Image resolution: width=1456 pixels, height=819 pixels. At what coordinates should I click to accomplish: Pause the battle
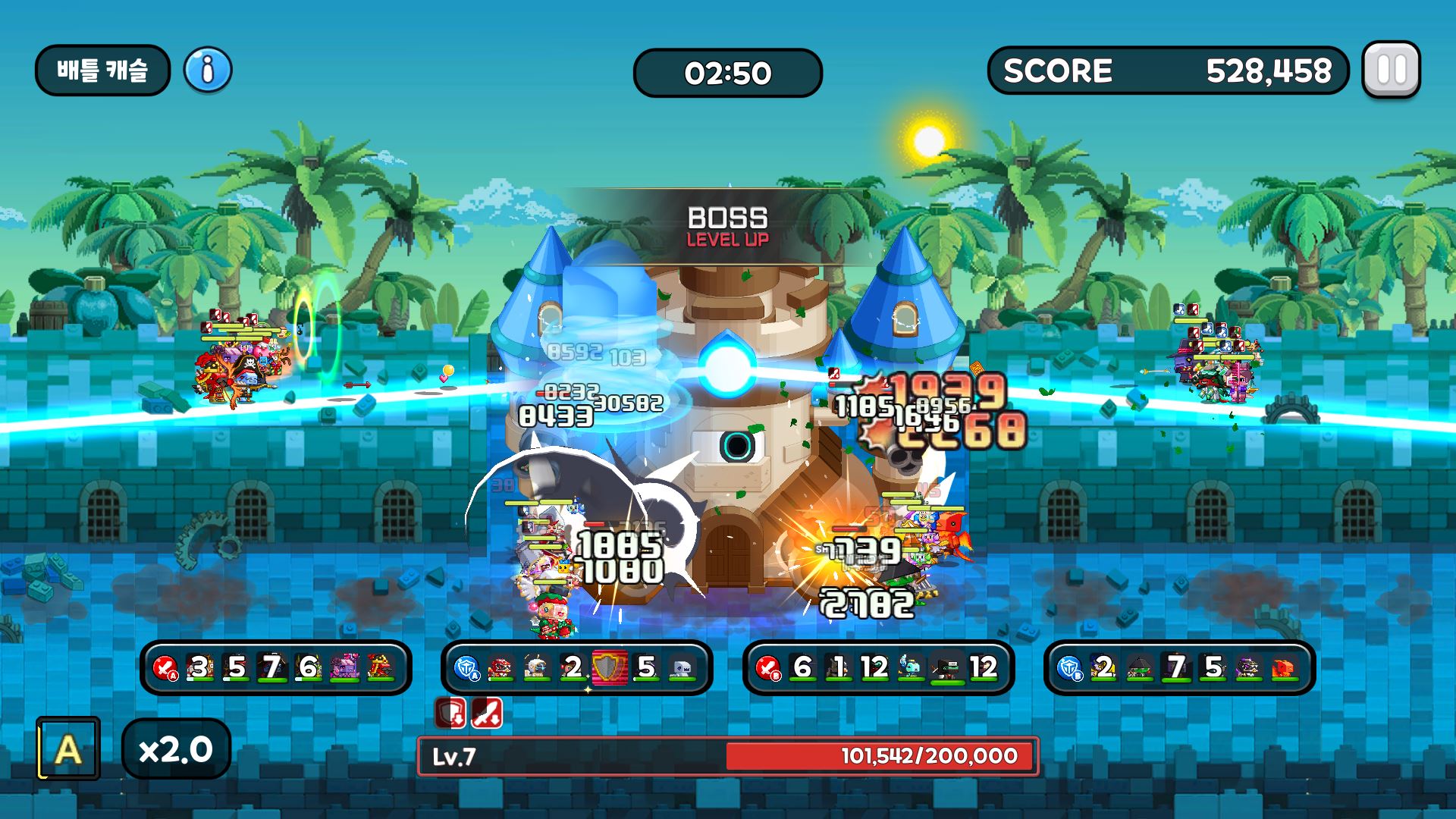tap(1391, 70)
